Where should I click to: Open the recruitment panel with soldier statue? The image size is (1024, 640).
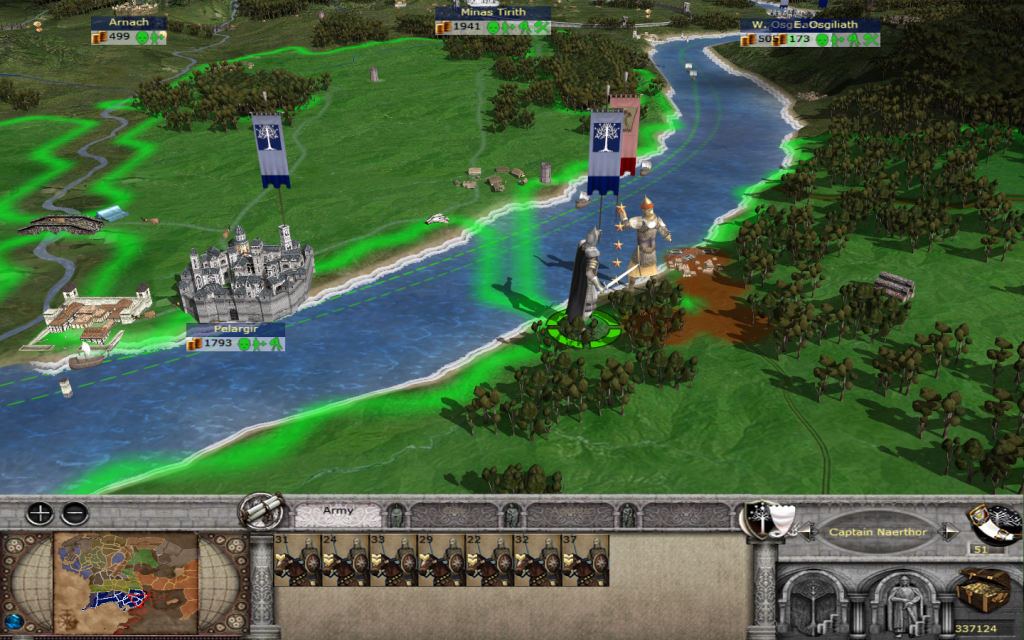point(903,603)
